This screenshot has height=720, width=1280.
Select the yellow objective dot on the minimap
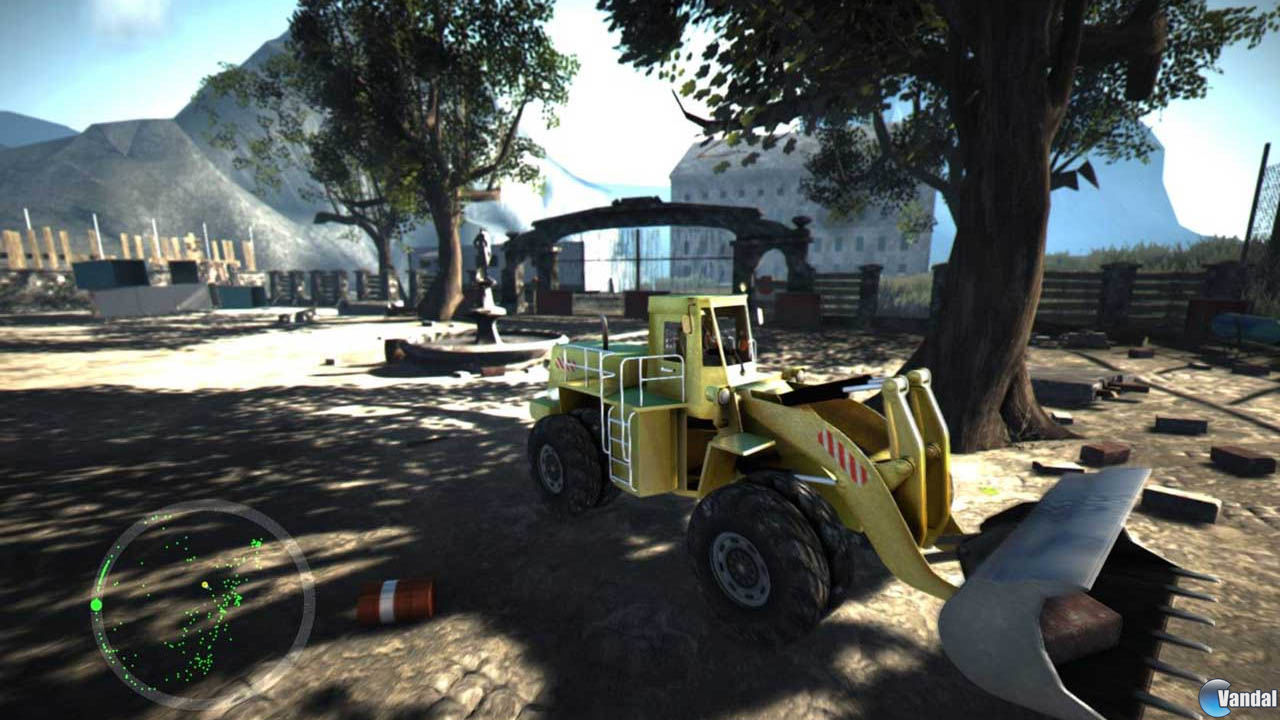point(204,584)
